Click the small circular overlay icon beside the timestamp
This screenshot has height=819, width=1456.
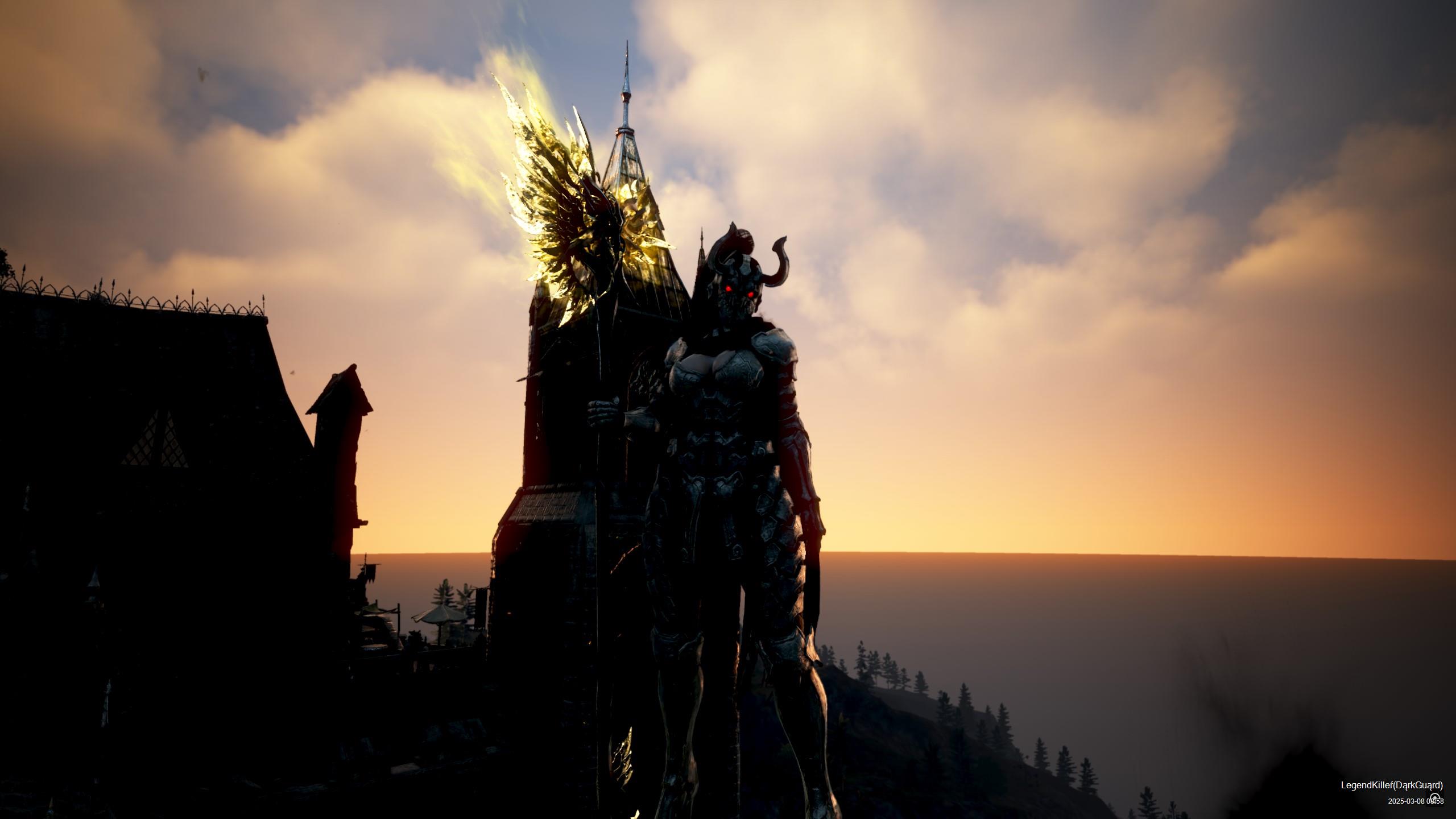[1434, 797]
